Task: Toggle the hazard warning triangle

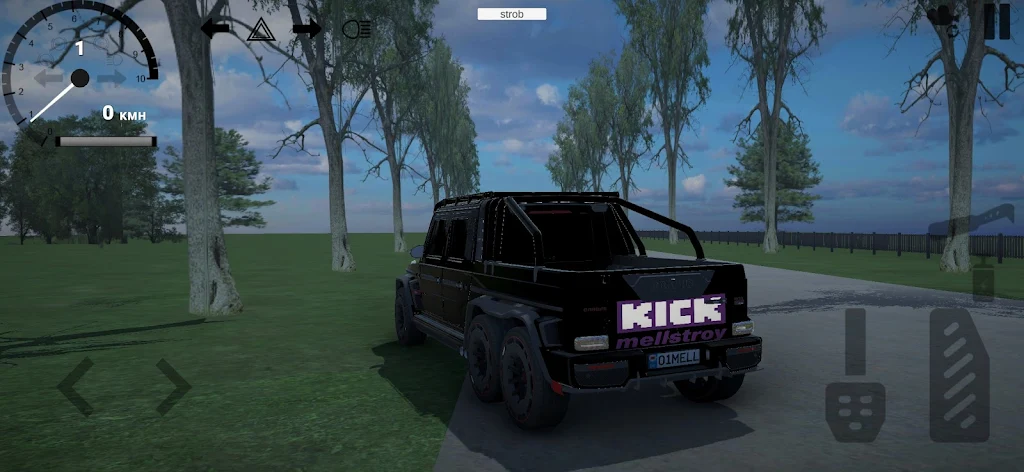Action: point(260,28)
